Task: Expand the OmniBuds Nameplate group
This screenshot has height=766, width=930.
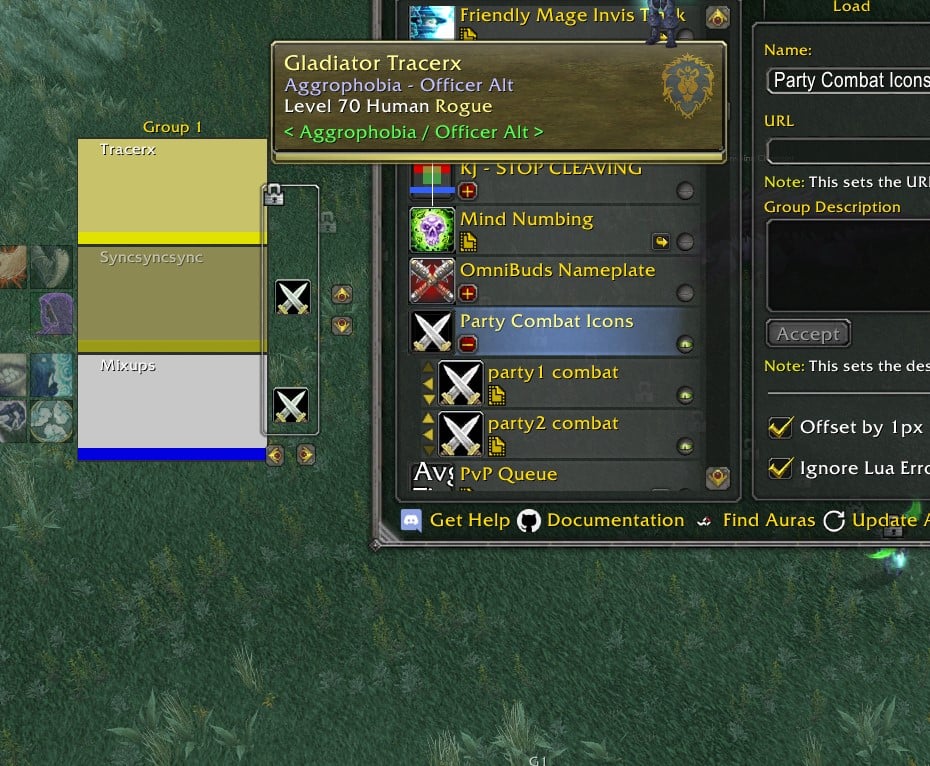Action: point(468,293)
